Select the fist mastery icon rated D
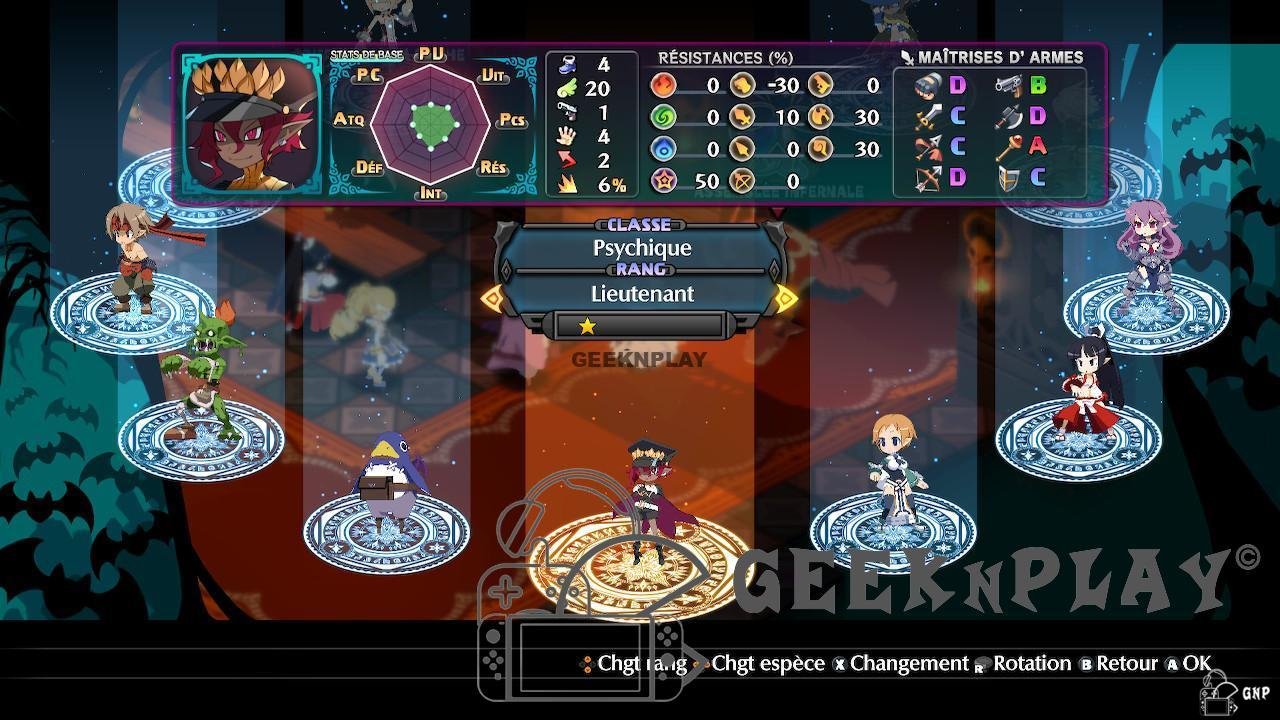 tap(928, 86)
